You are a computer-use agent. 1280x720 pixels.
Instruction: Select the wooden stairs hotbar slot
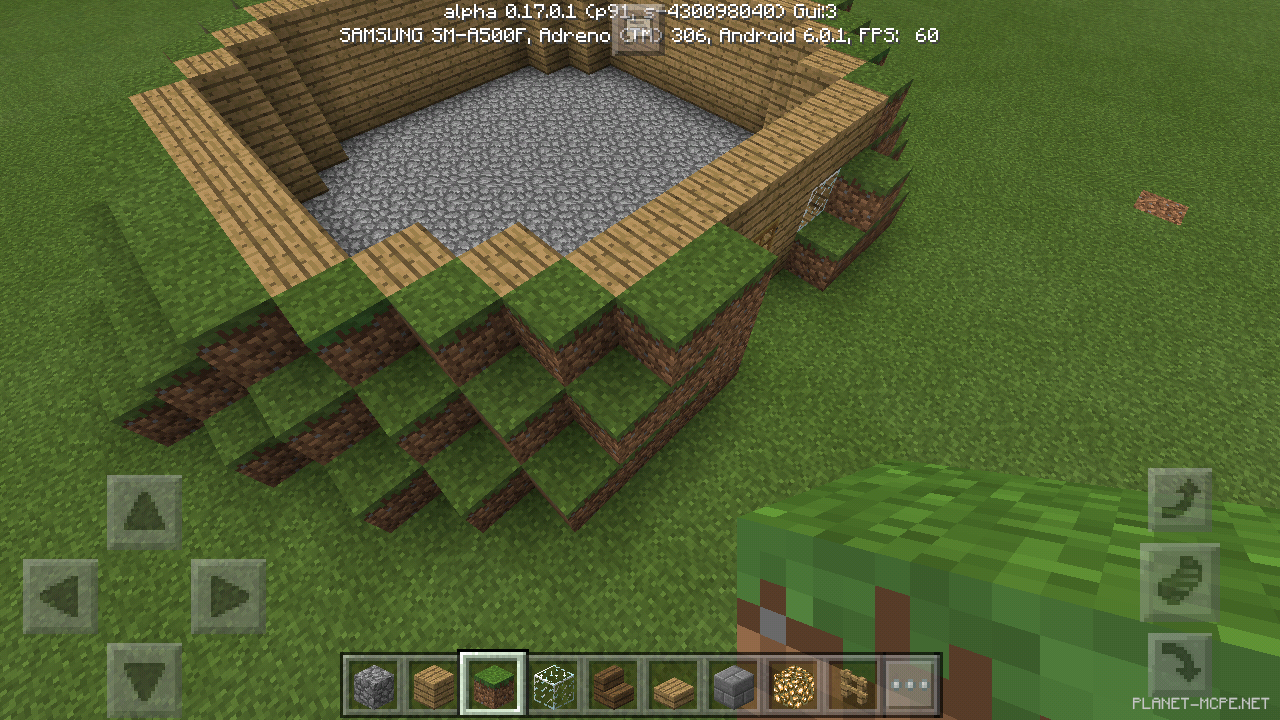point(613,685)
